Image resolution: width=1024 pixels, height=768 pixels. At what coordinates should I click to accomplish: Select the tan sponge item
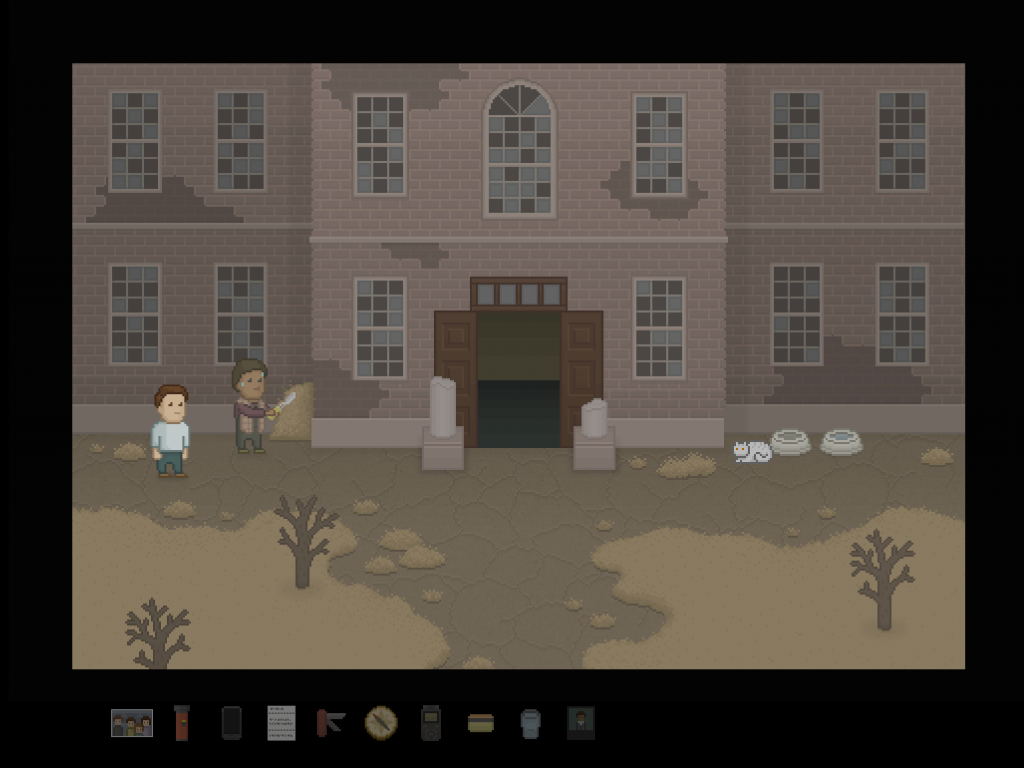click(481, 723)
